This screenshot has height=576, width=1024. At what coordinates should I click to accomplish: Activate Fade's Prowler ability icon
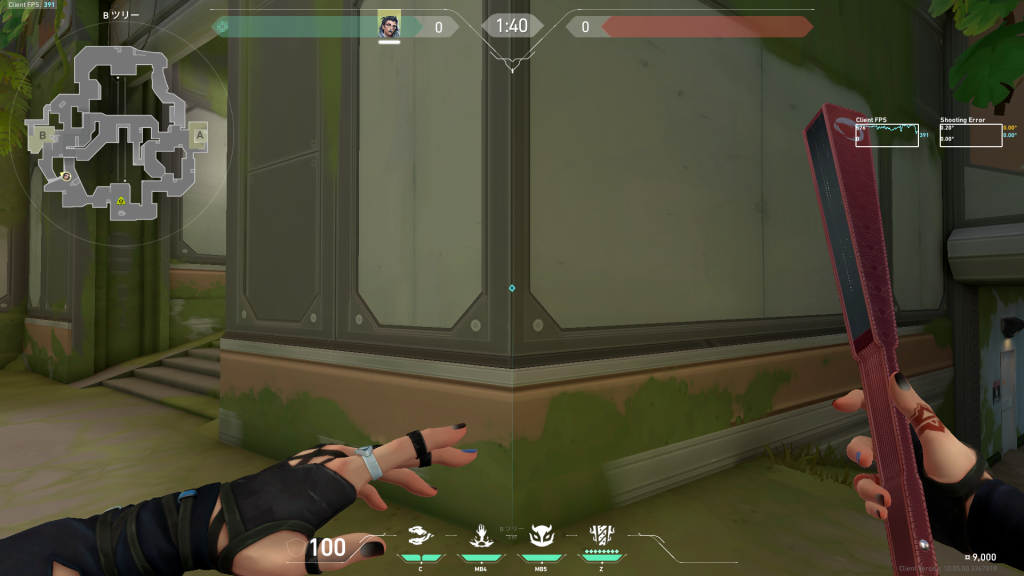pos(422,536)
